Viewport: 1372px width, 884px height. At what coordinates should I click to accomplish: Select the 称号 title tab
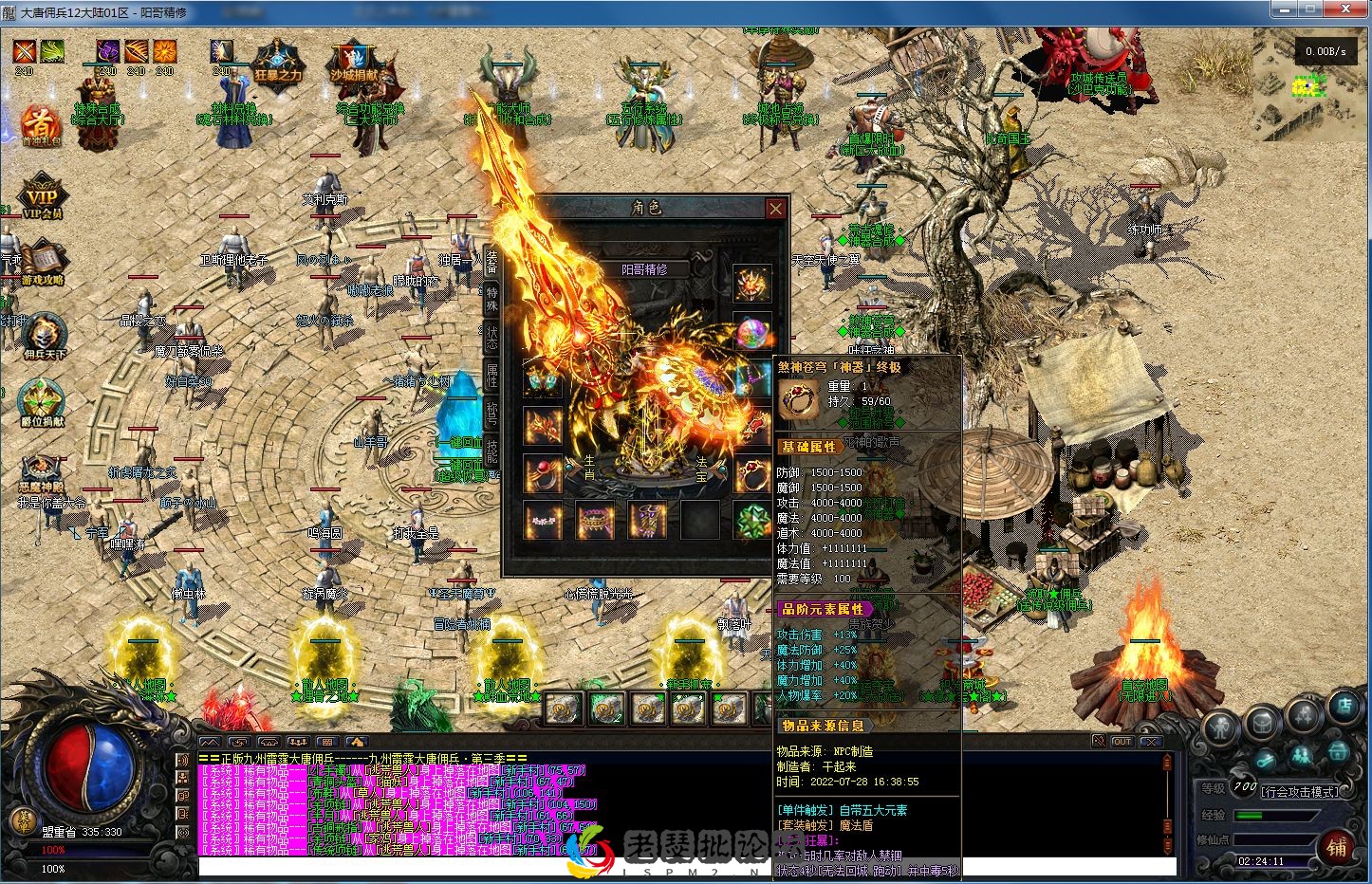[491, 413]
